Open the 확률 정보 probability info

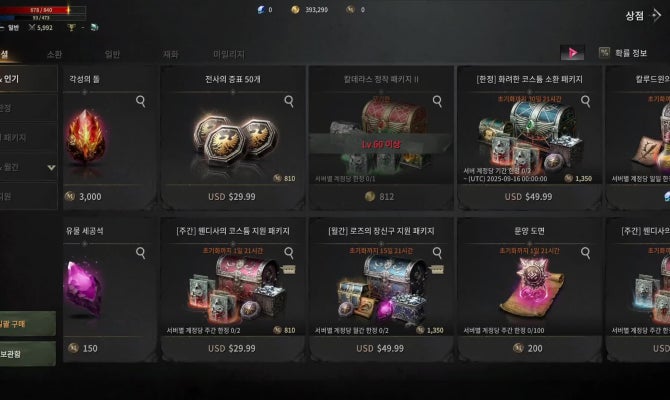[x=623, y=53]
